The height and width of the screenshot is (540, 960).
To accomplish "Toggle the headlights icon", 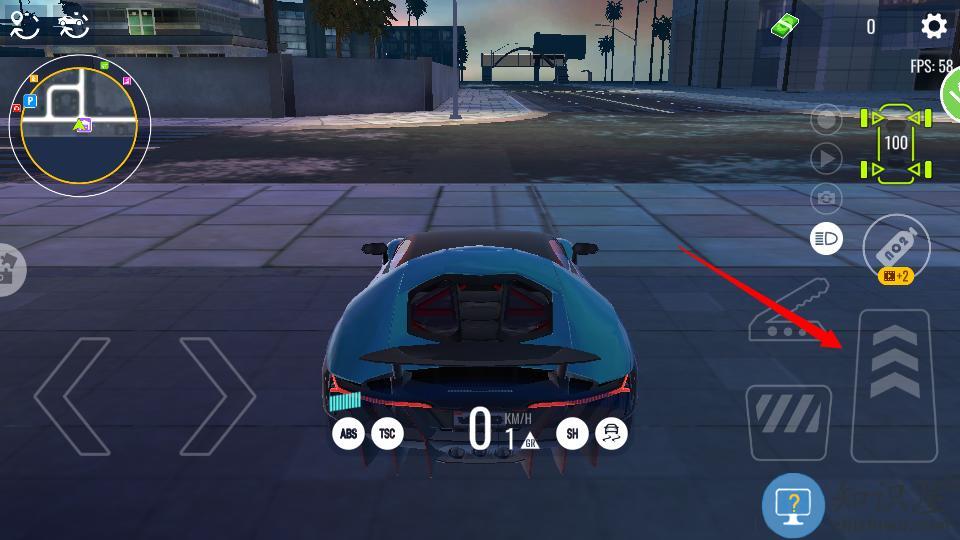I will coord(826,237).
